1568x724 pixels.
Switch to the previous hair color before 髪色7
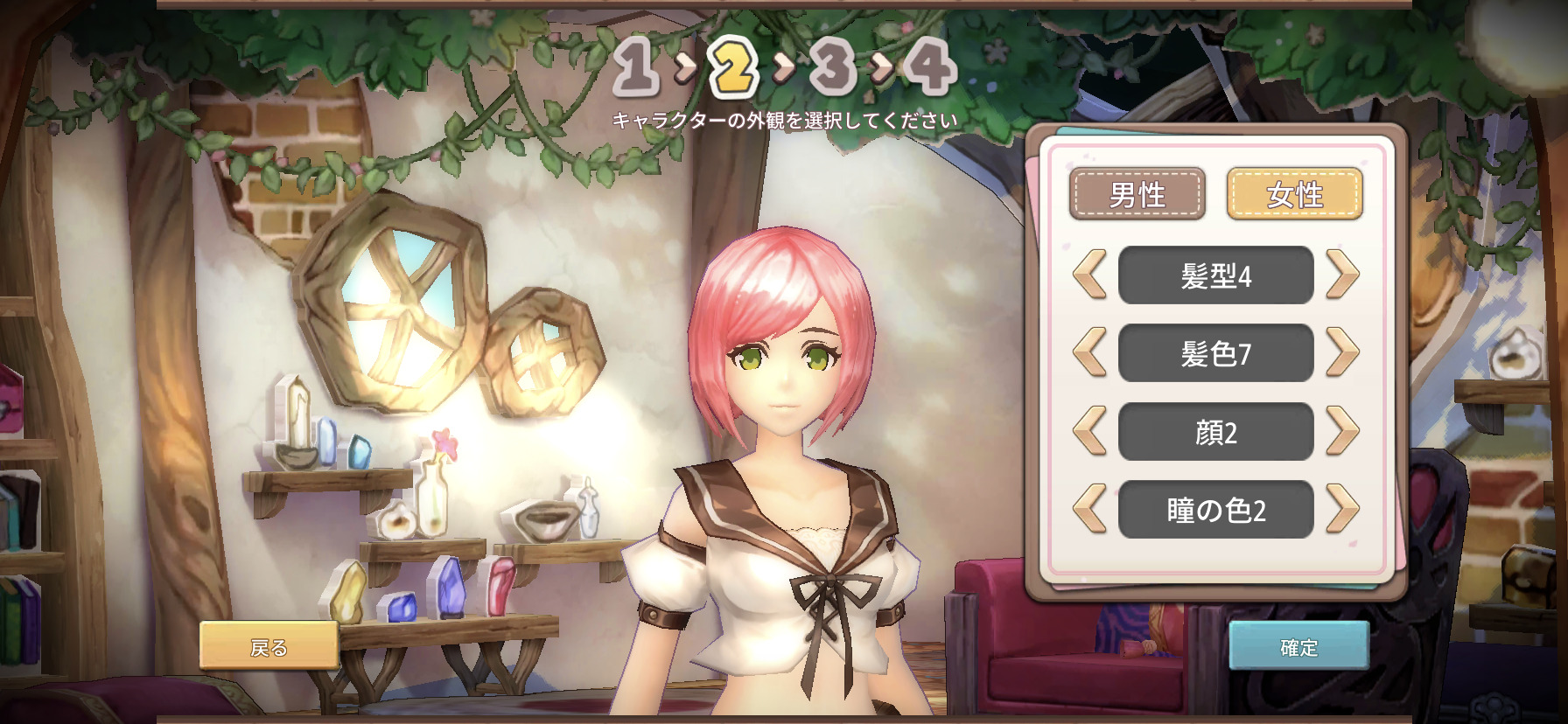pos(1090,352)
